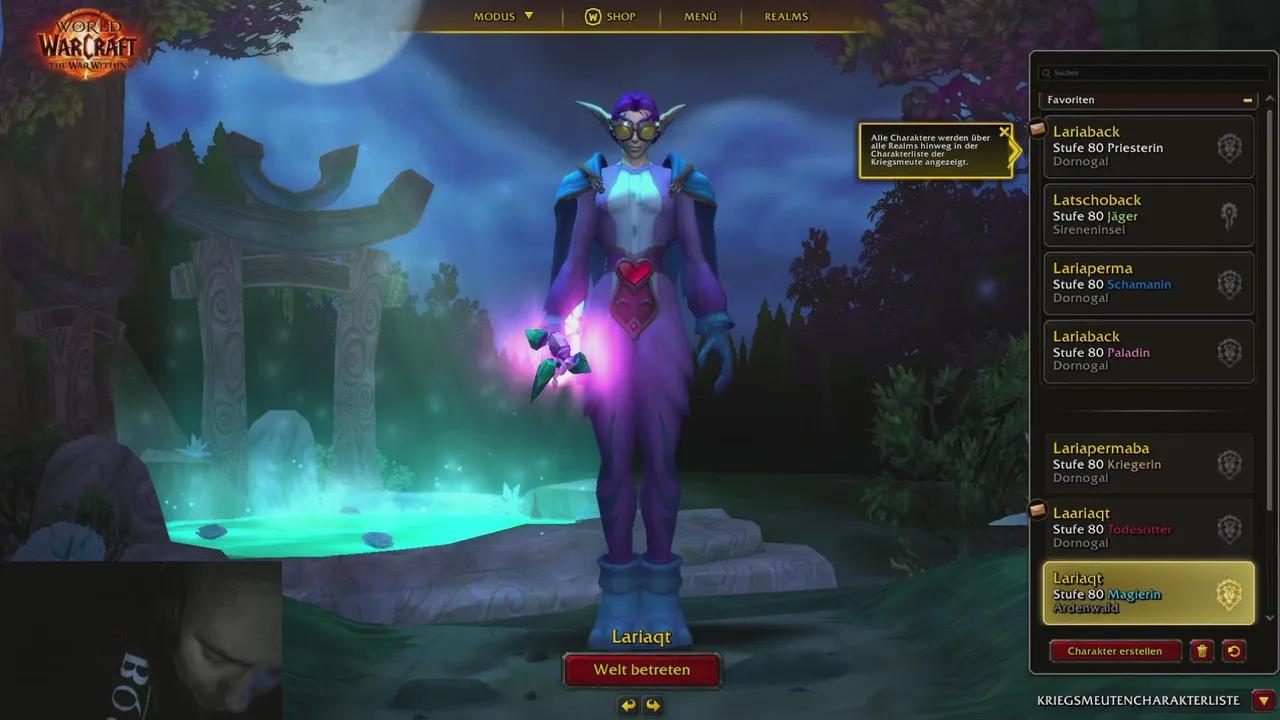Viewport: 1280px width, 720px height.
Task: Open the Menü menu
Action: (x=701, y=16)
